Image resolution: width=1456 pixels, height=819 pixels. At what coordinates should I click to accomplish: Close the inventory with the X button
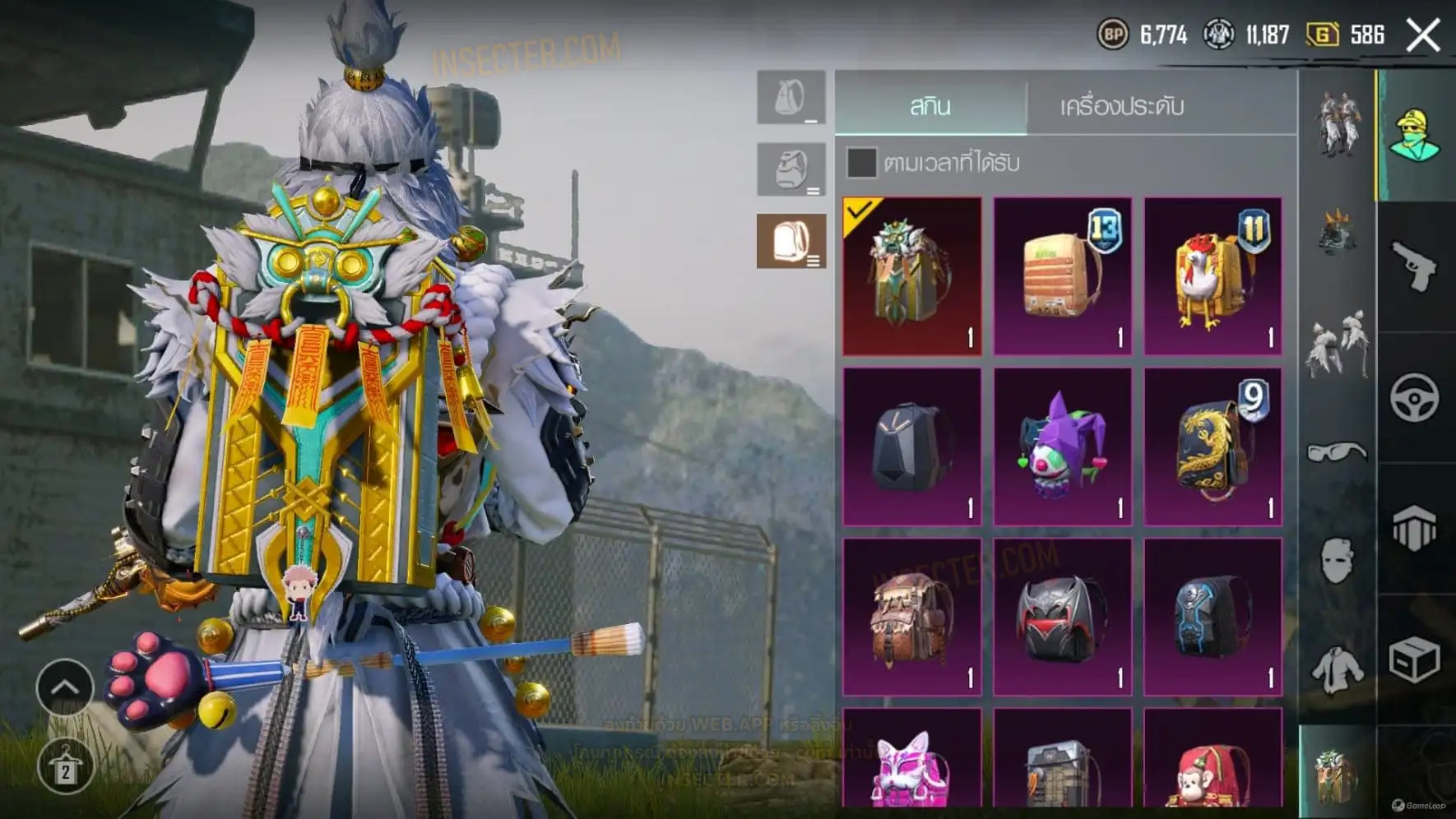[x=1423, y=35]
